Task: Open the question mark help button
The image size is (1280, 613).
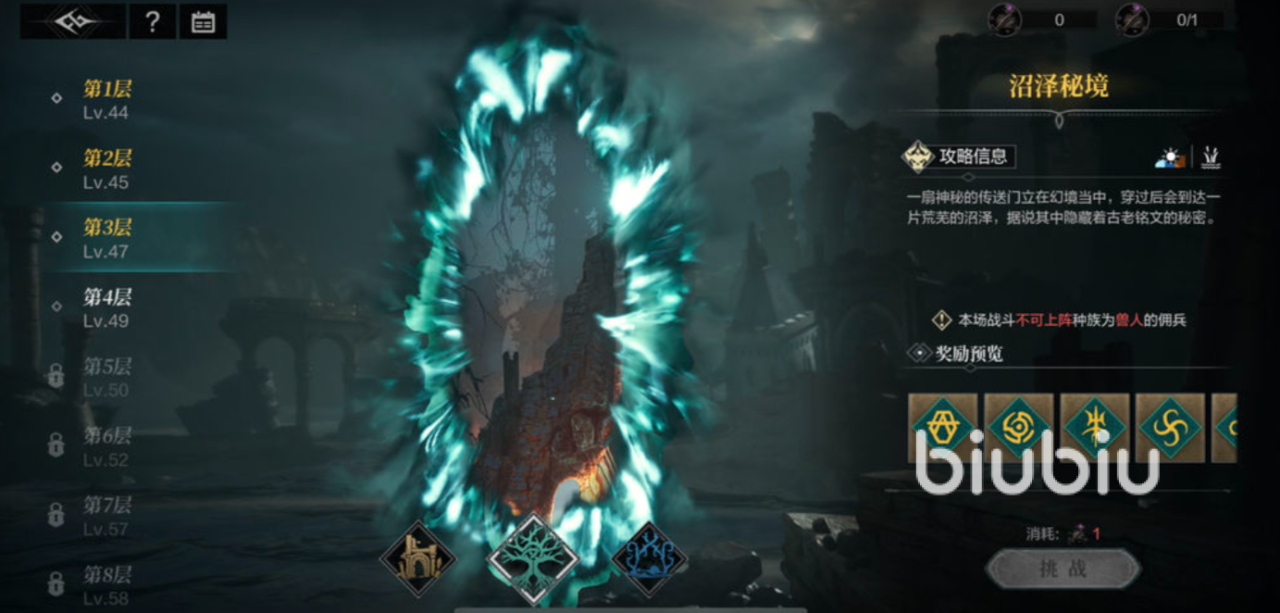Action: 152,22
